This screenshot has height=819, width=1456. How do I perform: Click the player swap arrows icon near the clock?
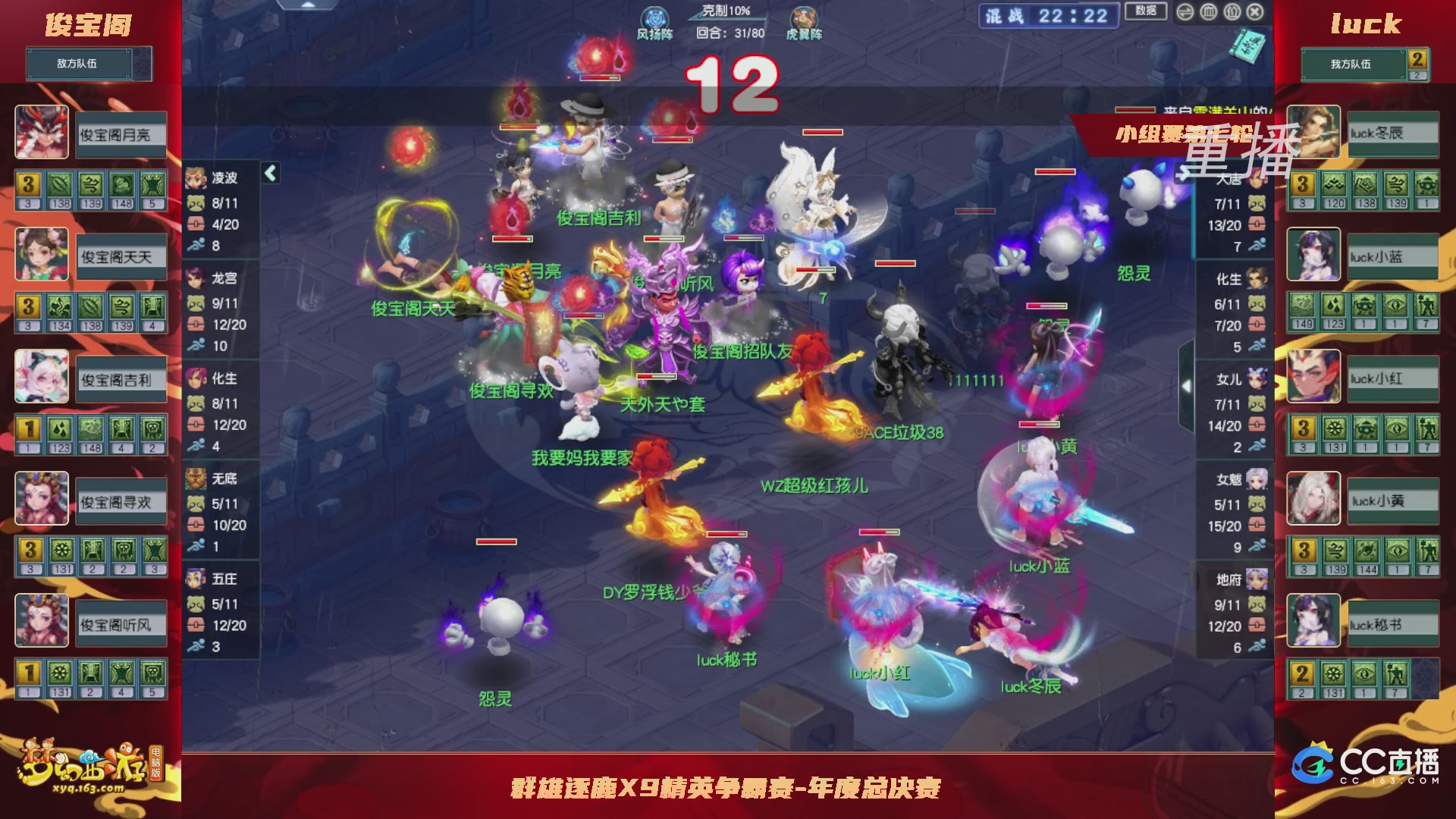[1185, 12]
